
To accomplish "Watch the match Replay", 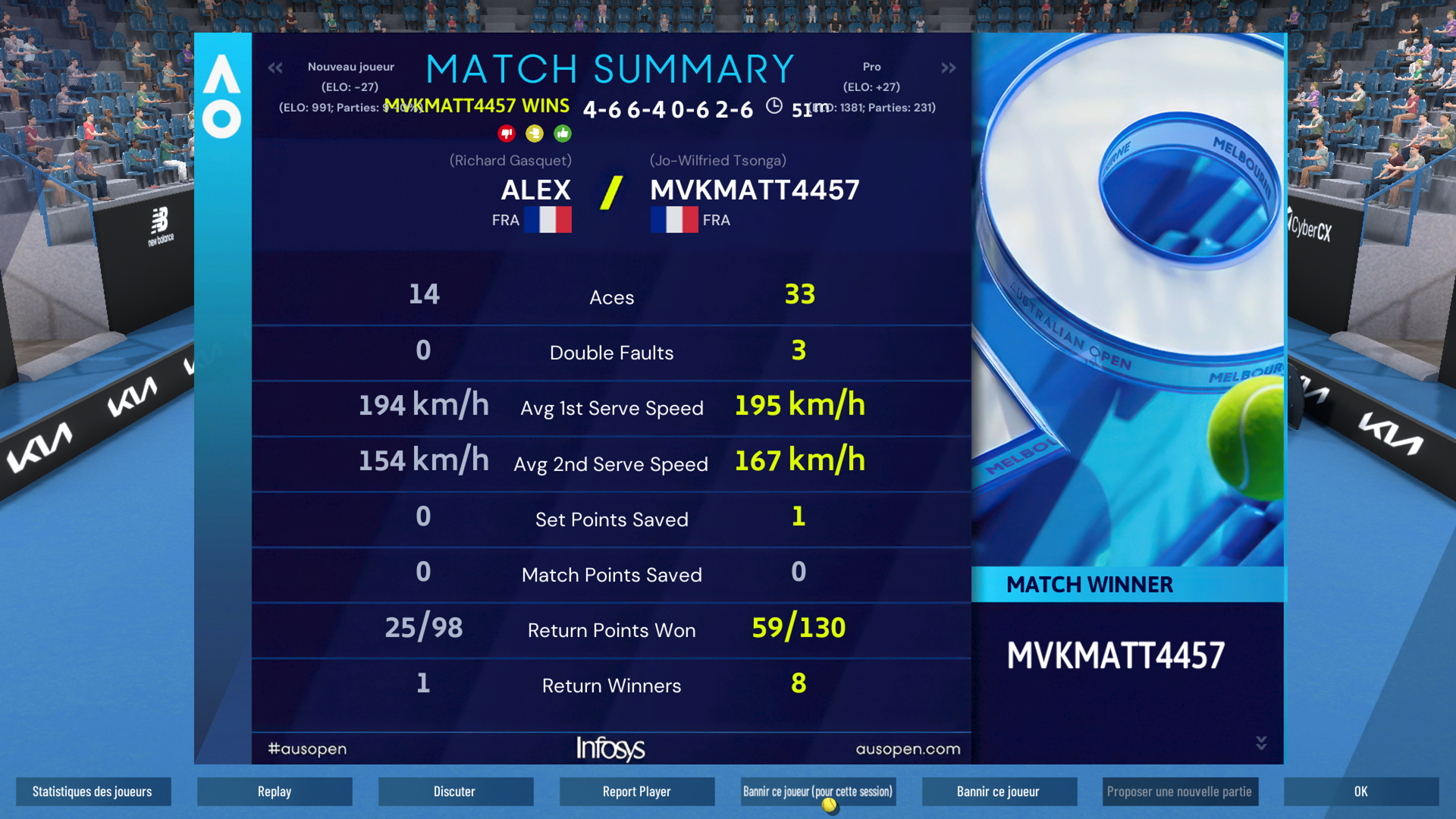I will click(275, 792).
